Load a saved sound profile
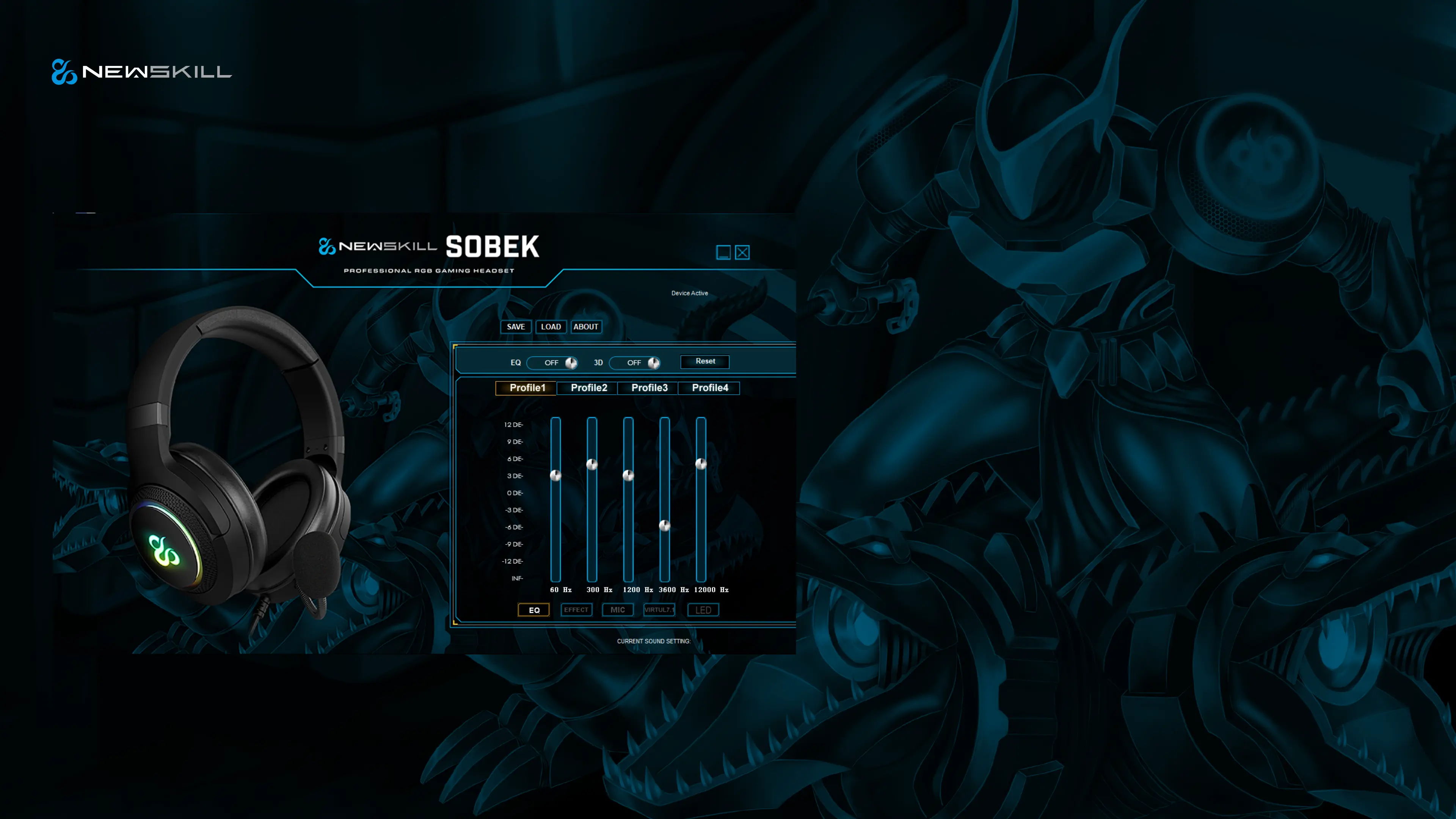The width and height of the screenshot is (1456, 819). pyautogui.click(x=551, y=327)
